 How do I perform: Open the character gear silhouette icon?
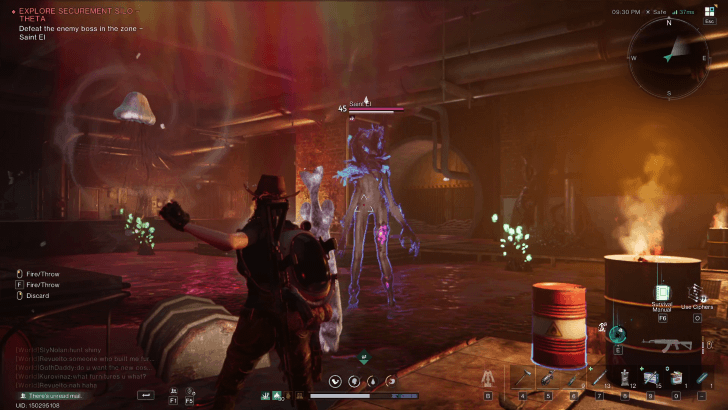pyautogui.click(x=488, y=378)
